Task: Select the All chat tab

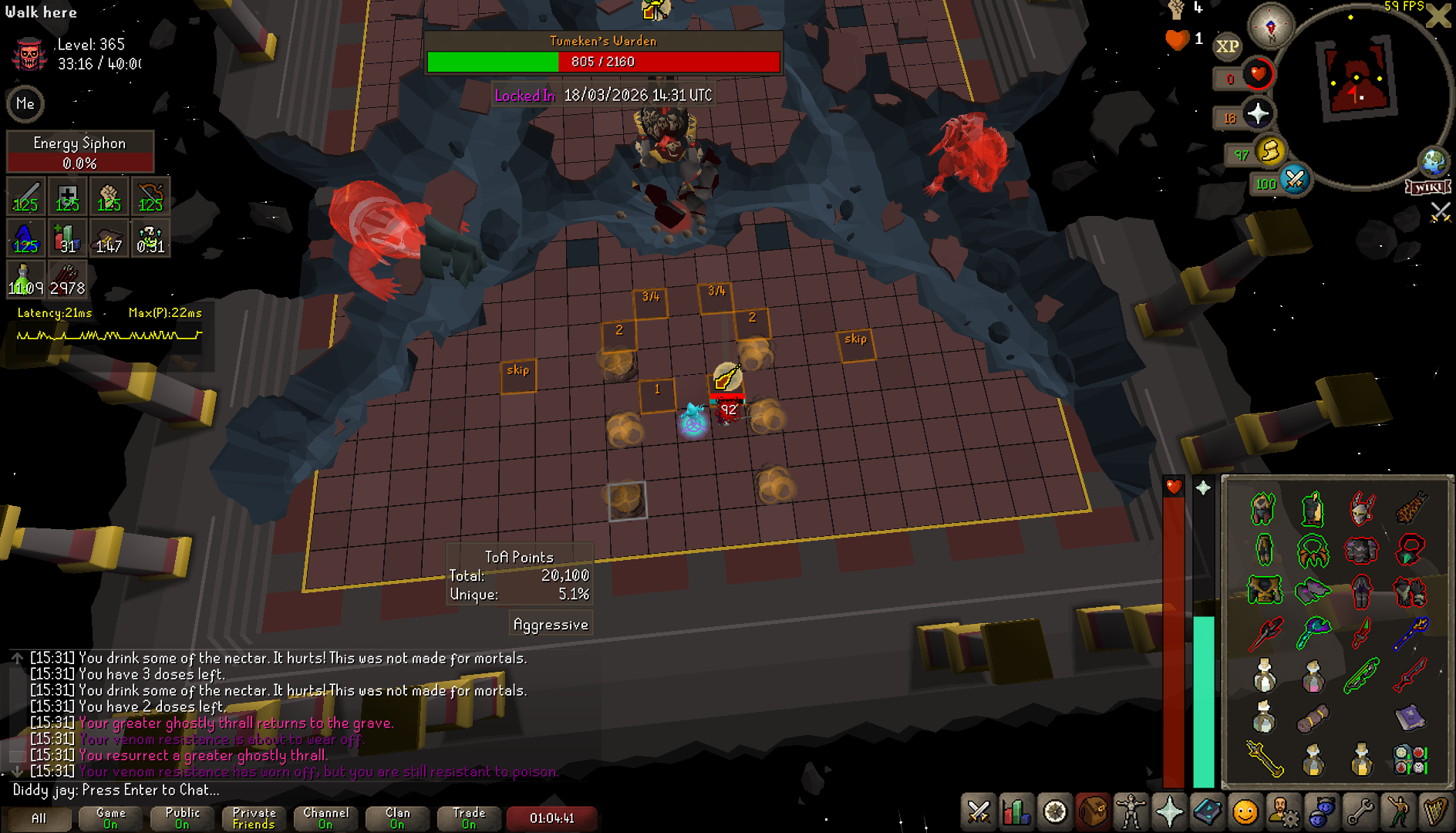Action: (x=38, y=818)
